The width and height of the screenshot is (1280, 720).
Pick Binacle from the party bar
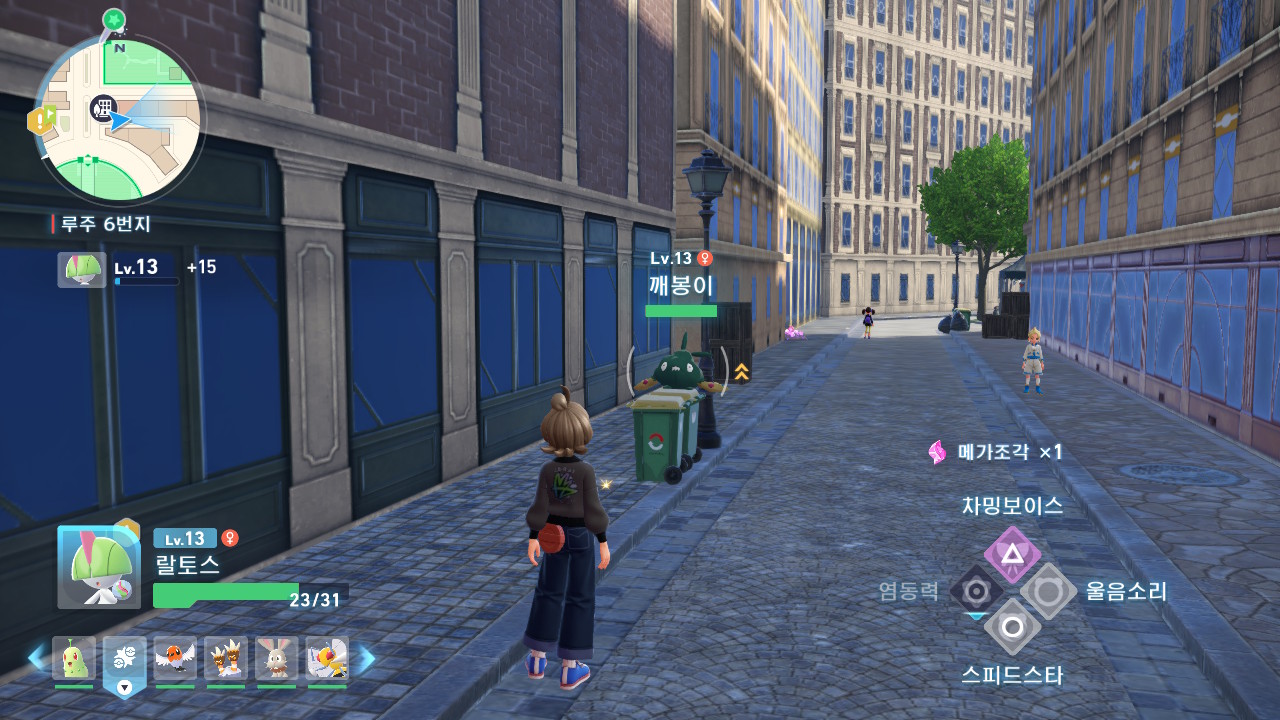226,659
